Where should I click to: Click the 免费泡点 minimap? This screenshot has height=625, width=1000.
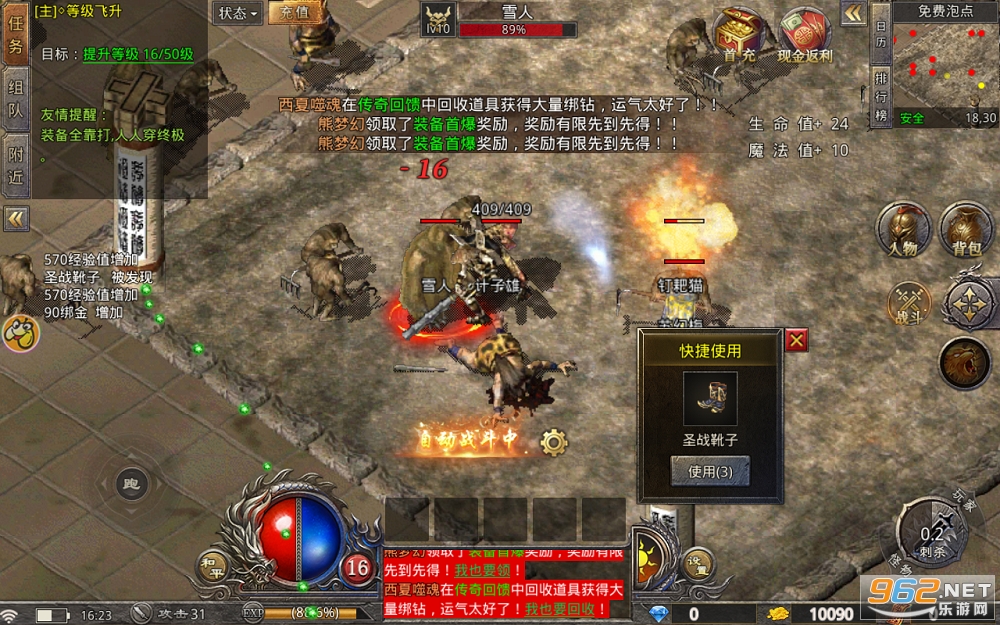tap(945, 66)
